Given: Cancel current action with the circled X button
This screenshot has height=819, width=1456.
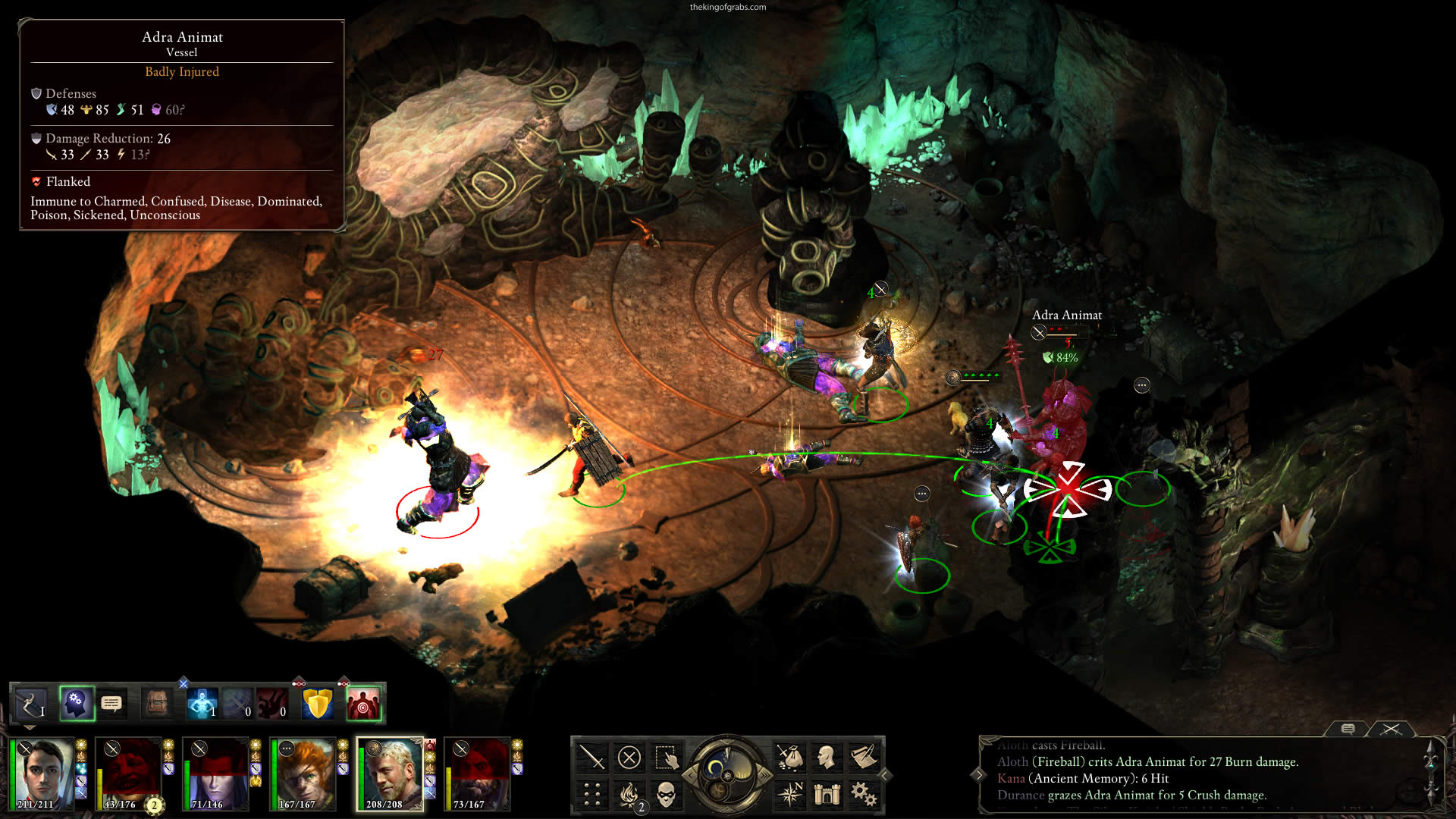Looking at the screenshot, I should (629, 758).
